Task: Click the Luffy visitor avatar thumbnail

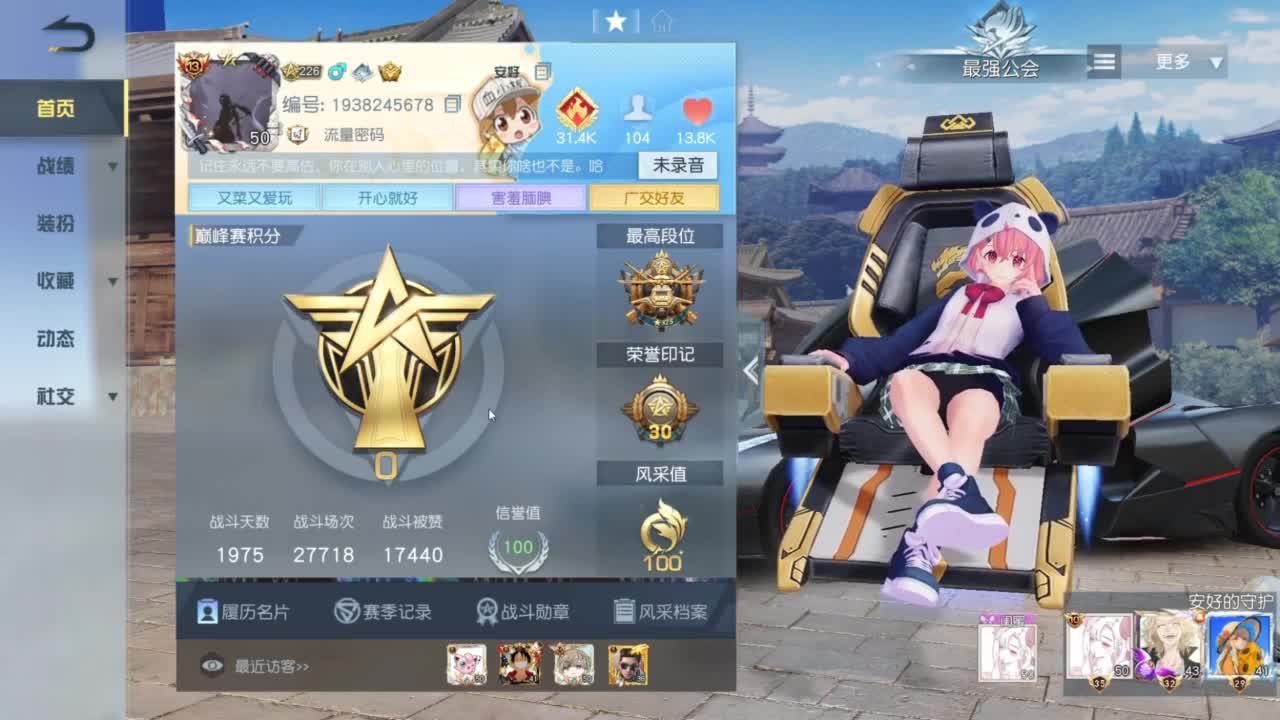Action: [520, 662]
